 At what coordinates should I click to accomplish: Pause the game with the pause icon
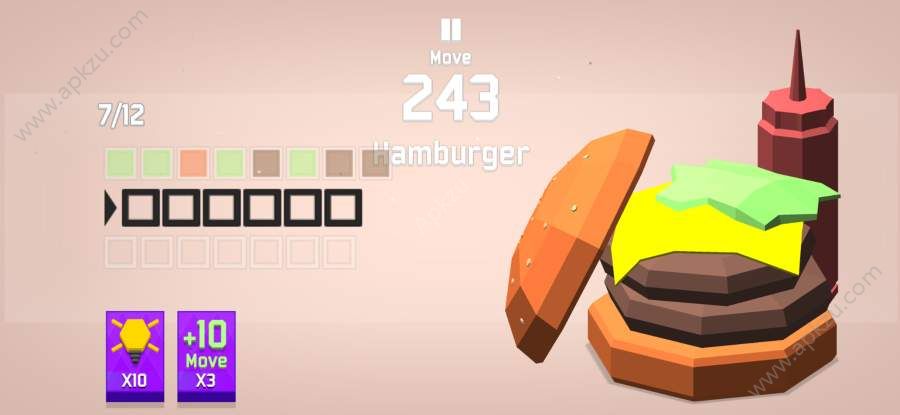click(451, 29)
